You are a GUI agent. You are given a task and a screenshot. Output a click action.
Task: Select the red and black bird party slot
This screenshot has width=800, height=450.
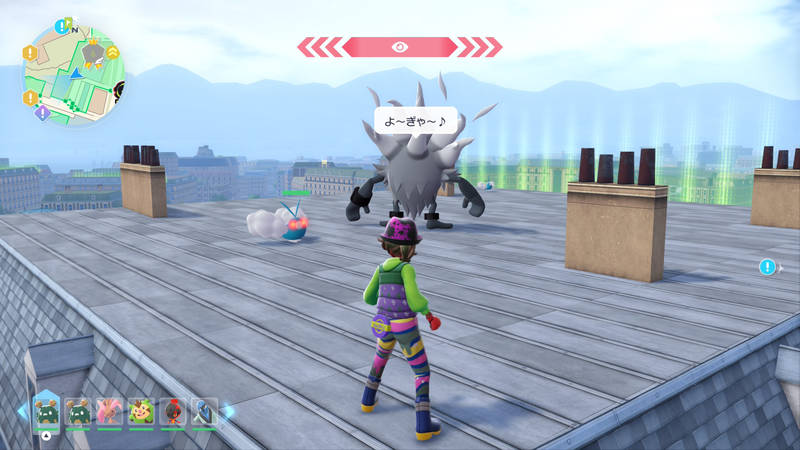click(170, 411)
